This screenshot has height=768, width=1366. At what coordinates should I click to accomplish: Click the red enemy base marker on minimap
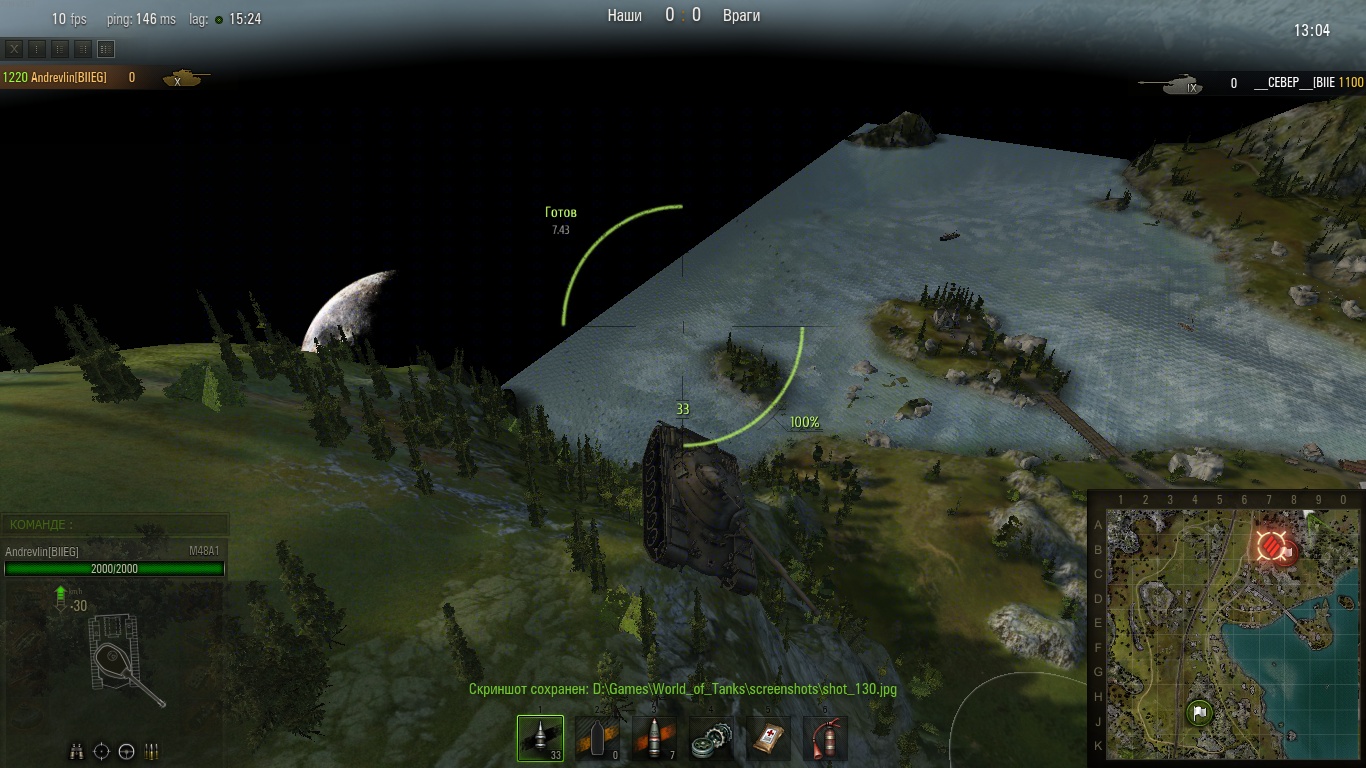(x=1271, y=547)
